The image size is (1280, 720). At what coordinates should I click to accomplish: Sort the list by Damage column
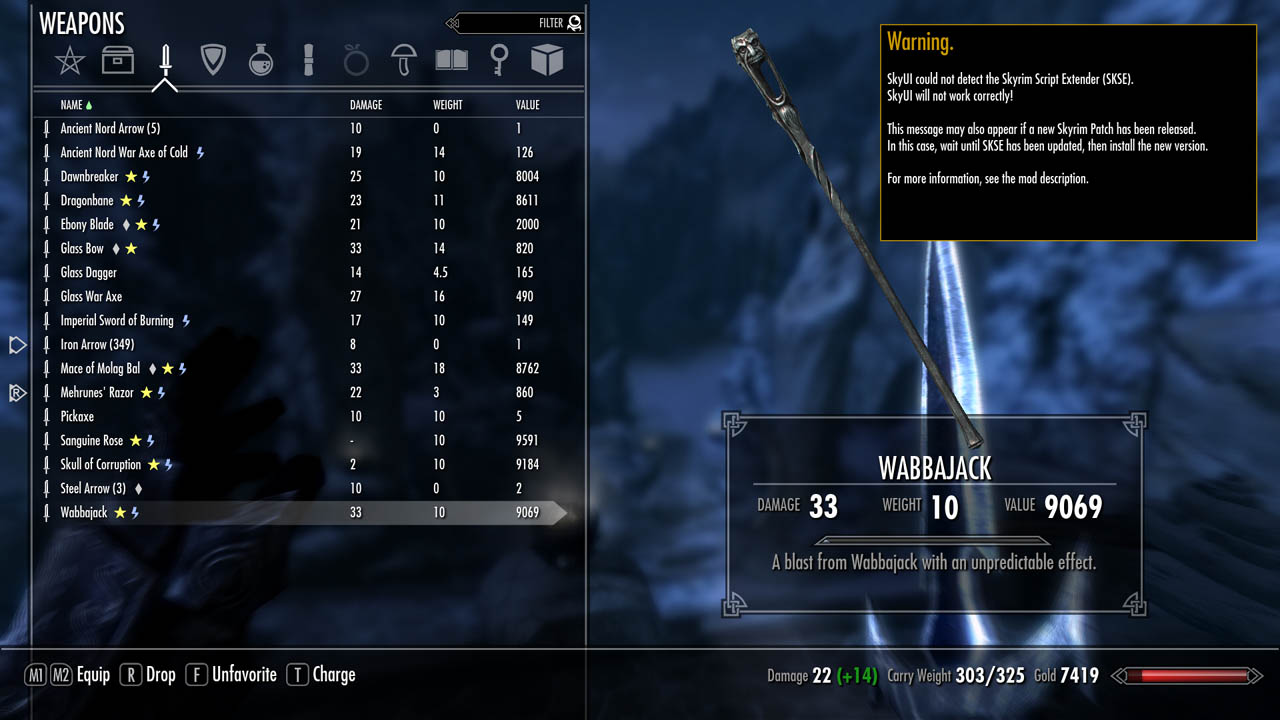[366, 105]
